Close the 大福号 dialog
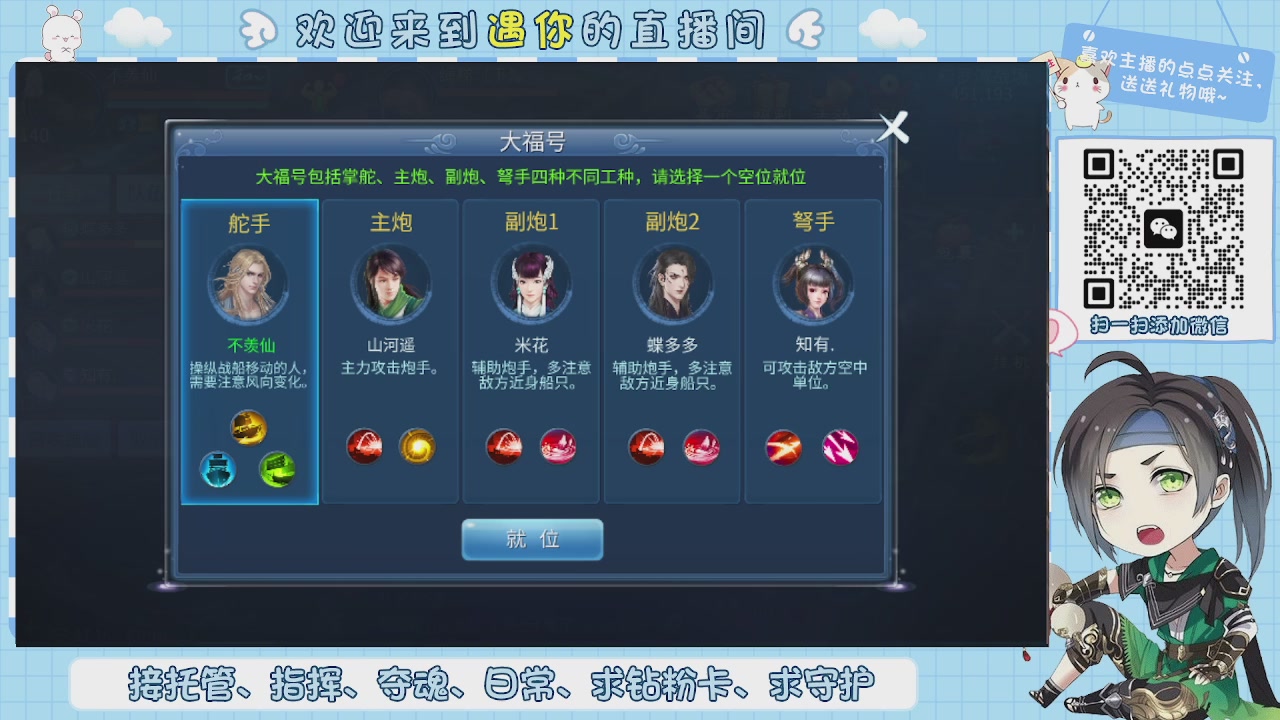The width and height of the screenshot is (1280, 720). click(x=893, y=127)
